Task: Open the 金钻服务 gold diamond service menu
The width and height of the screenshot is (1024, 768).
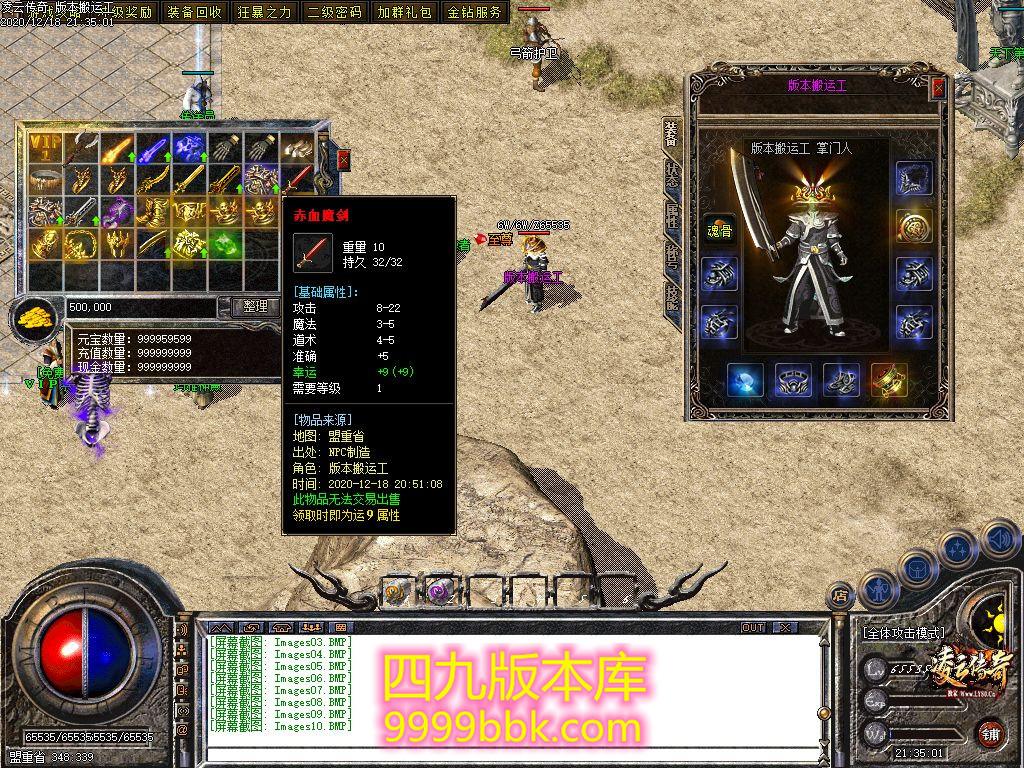Action: (x=474, y=12)
